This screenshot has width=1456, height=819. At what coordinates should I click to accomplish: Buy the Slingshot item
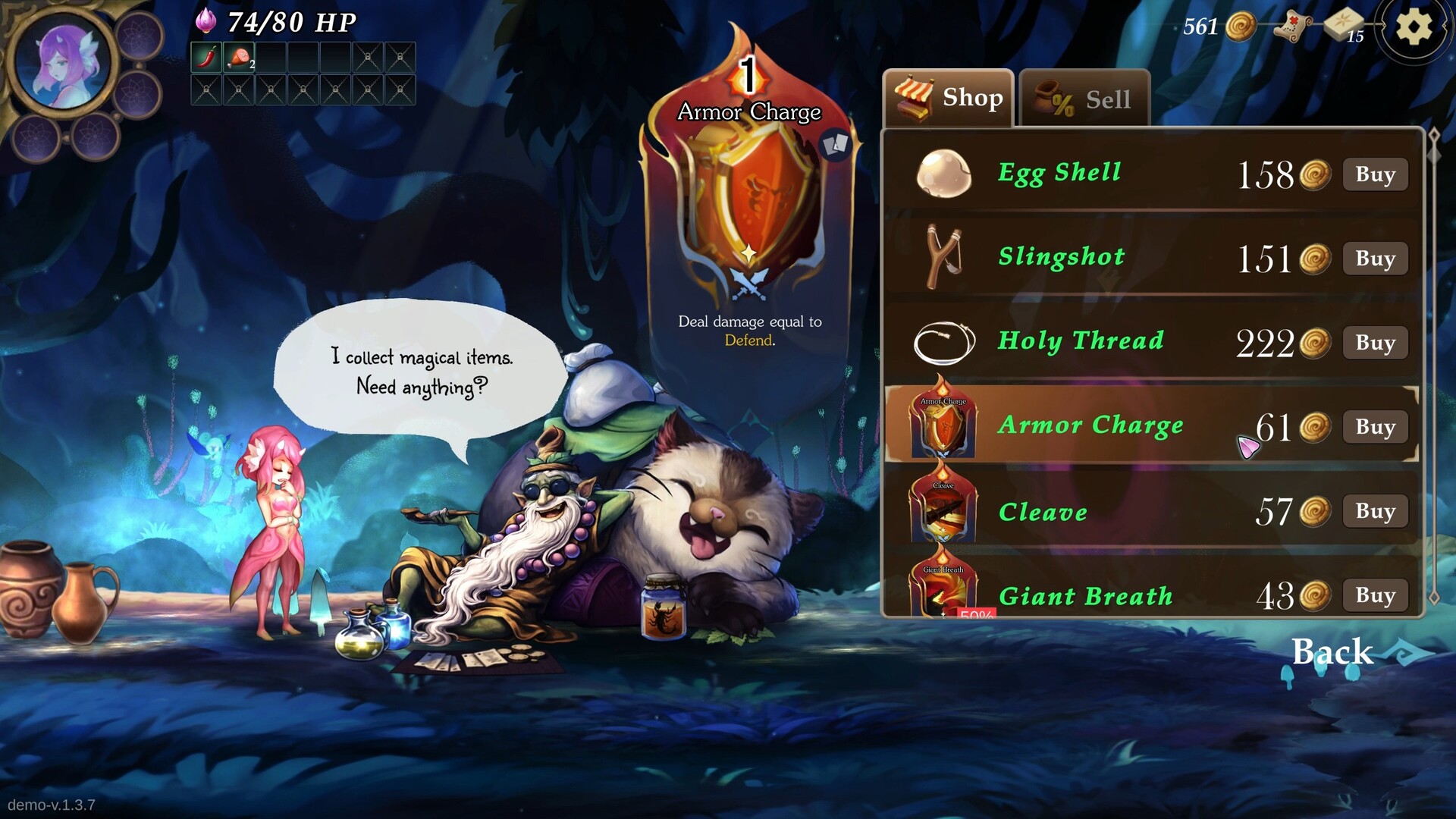pos(1375,259)
